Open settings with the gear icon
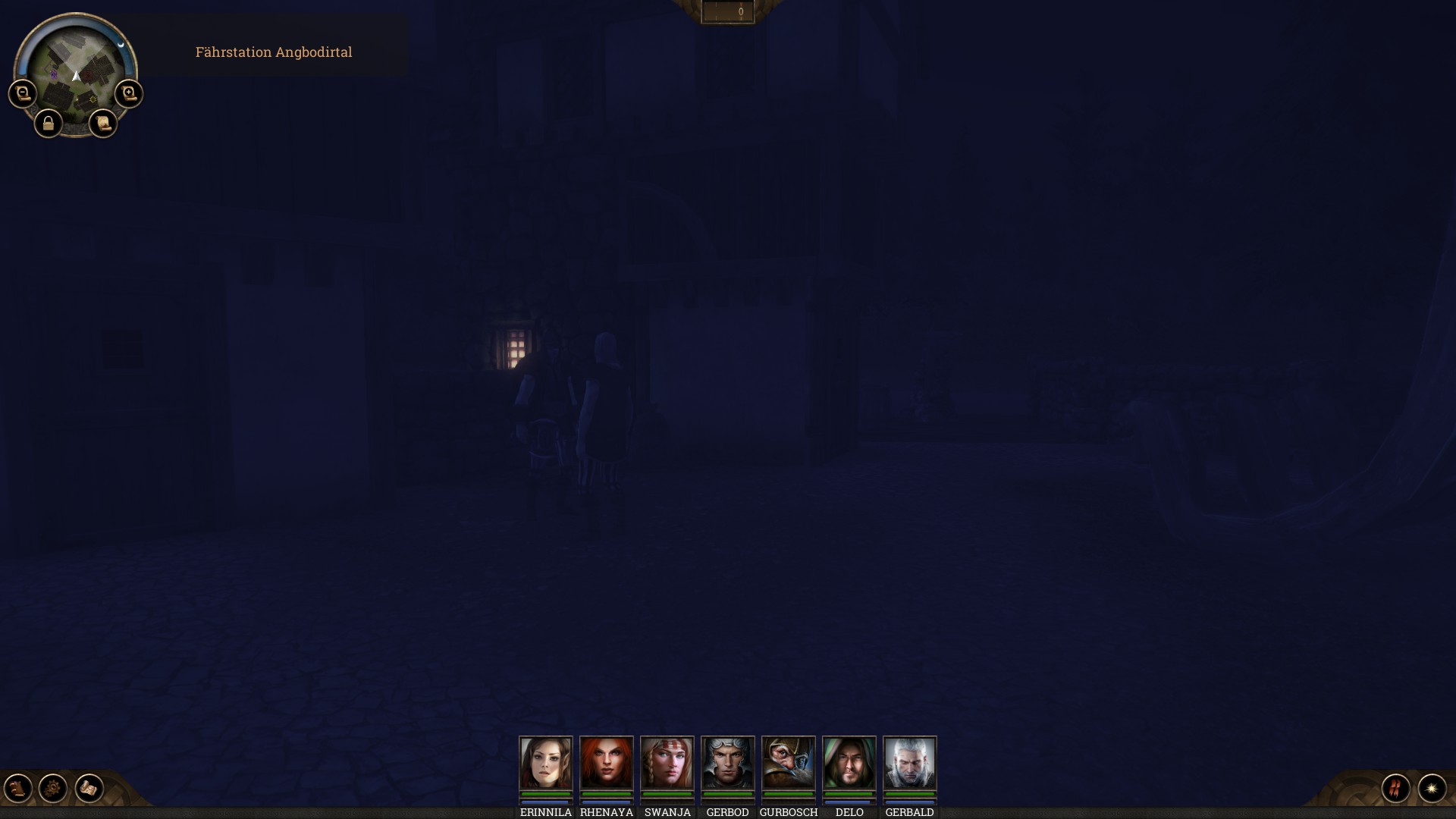1456x819 pixels. 53,789
